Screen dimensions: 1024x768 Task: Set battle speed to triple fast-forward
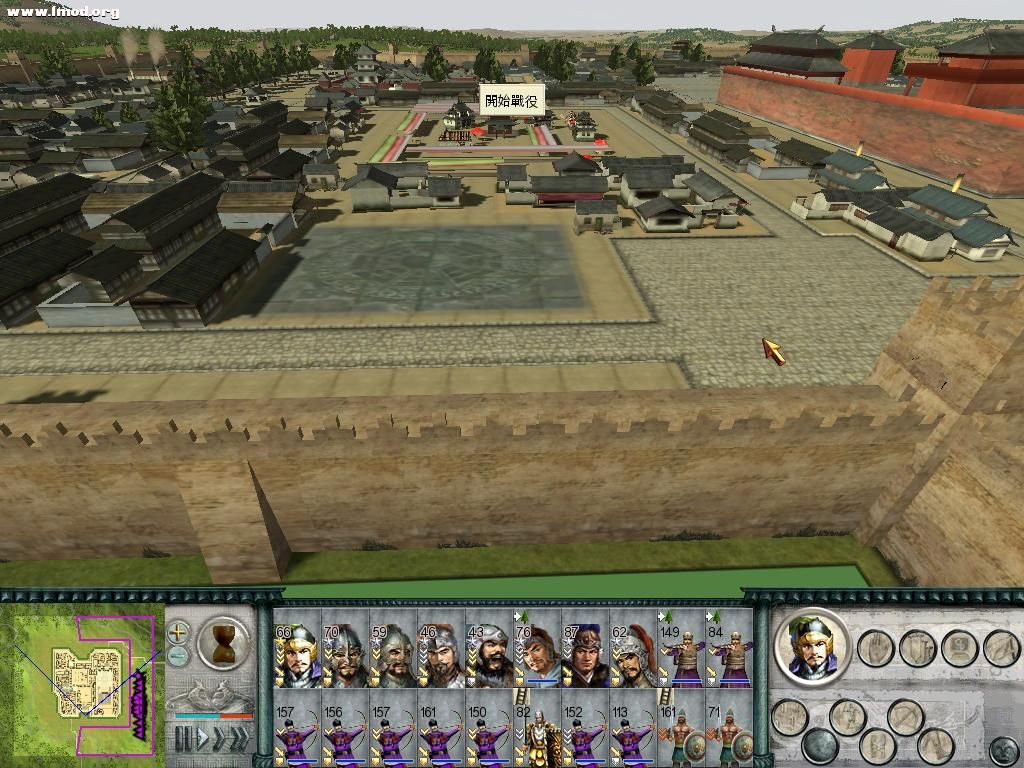pyautogui.click(x=241, y=739)
